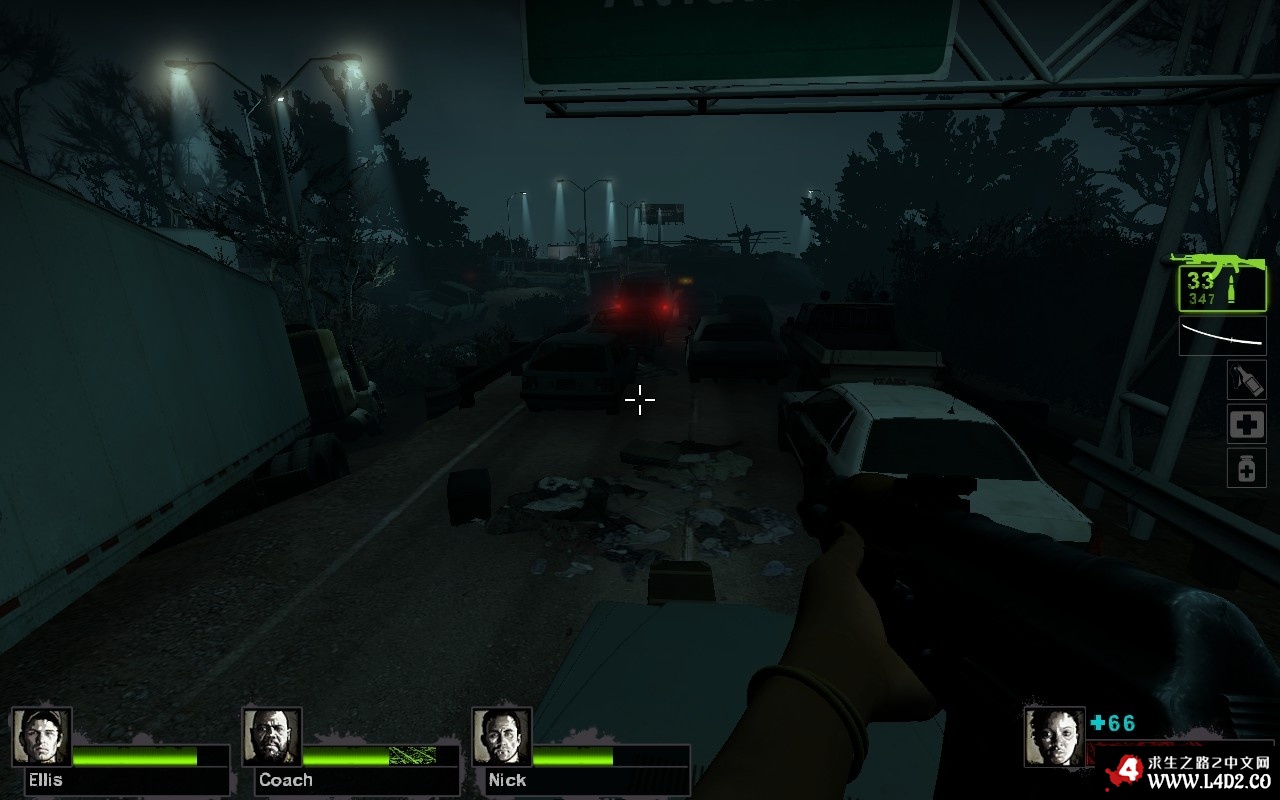Viewport: 1280px width, 800px height.
Task: Choose the molotov throwable slot
Action: (x=1246, y=380)
